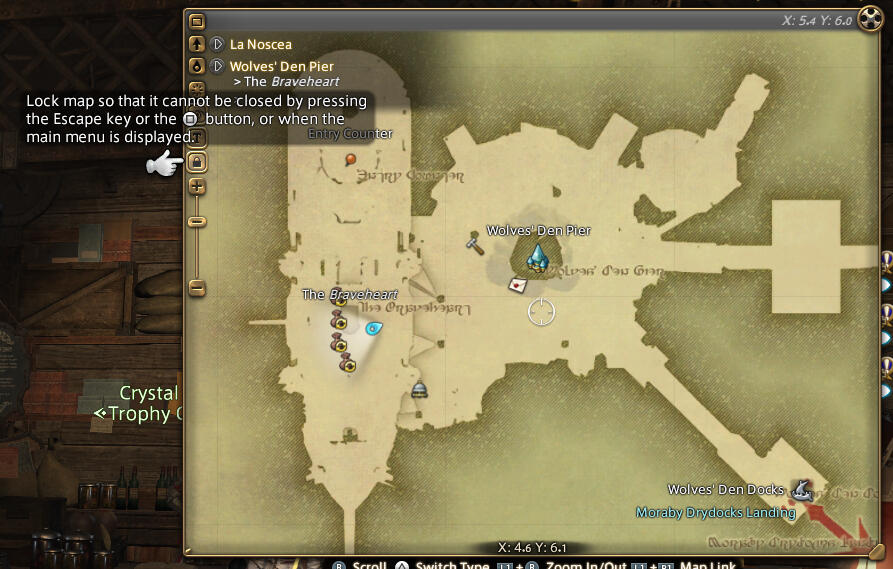Click the Wolves' Den Docks ferry icon
This screenshot has height=569, width=893.
click(x=801, y=489)
